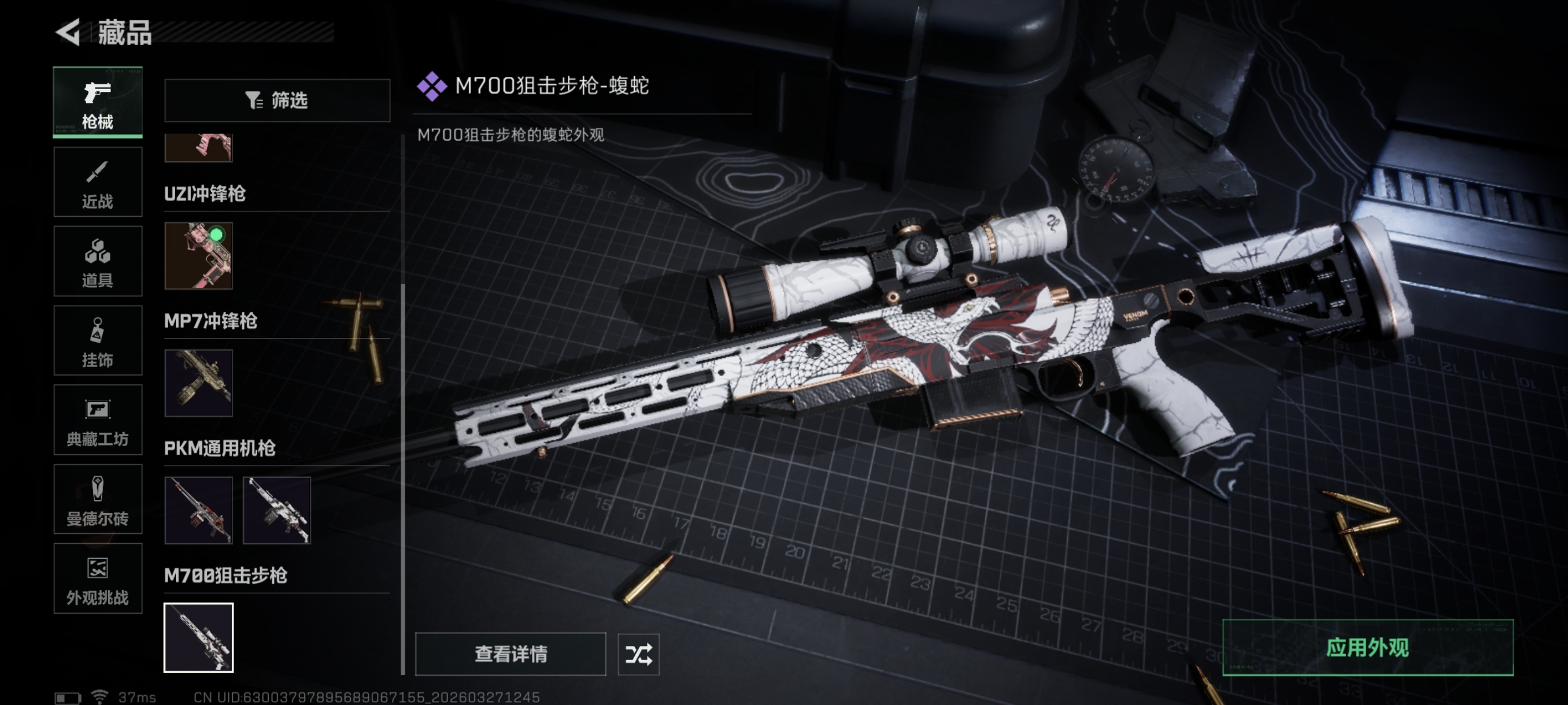Select the red-accented PKM machine gun skin
Screen dimensions: 1568x705
point(198,510)
